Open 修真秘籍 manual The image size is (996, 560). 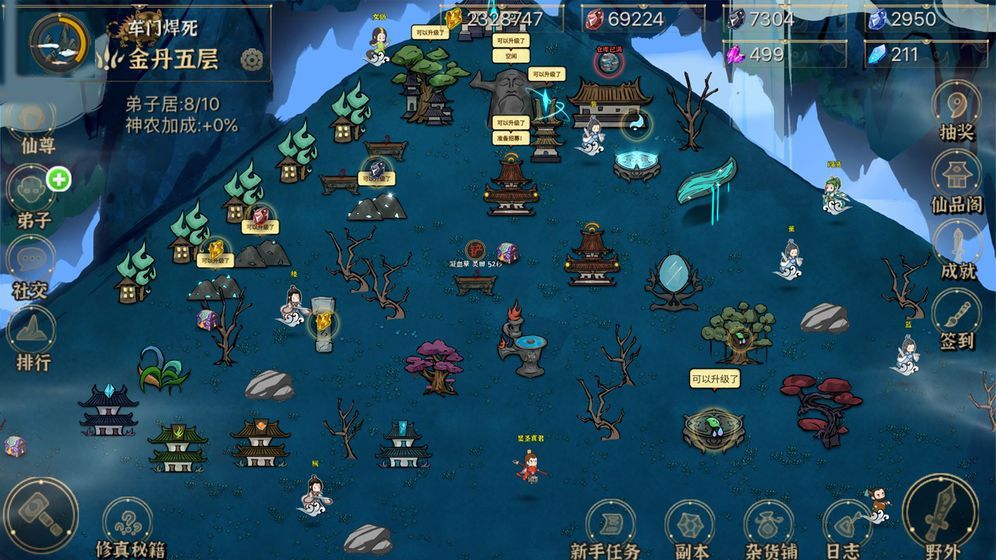click(x=128, y=525)
